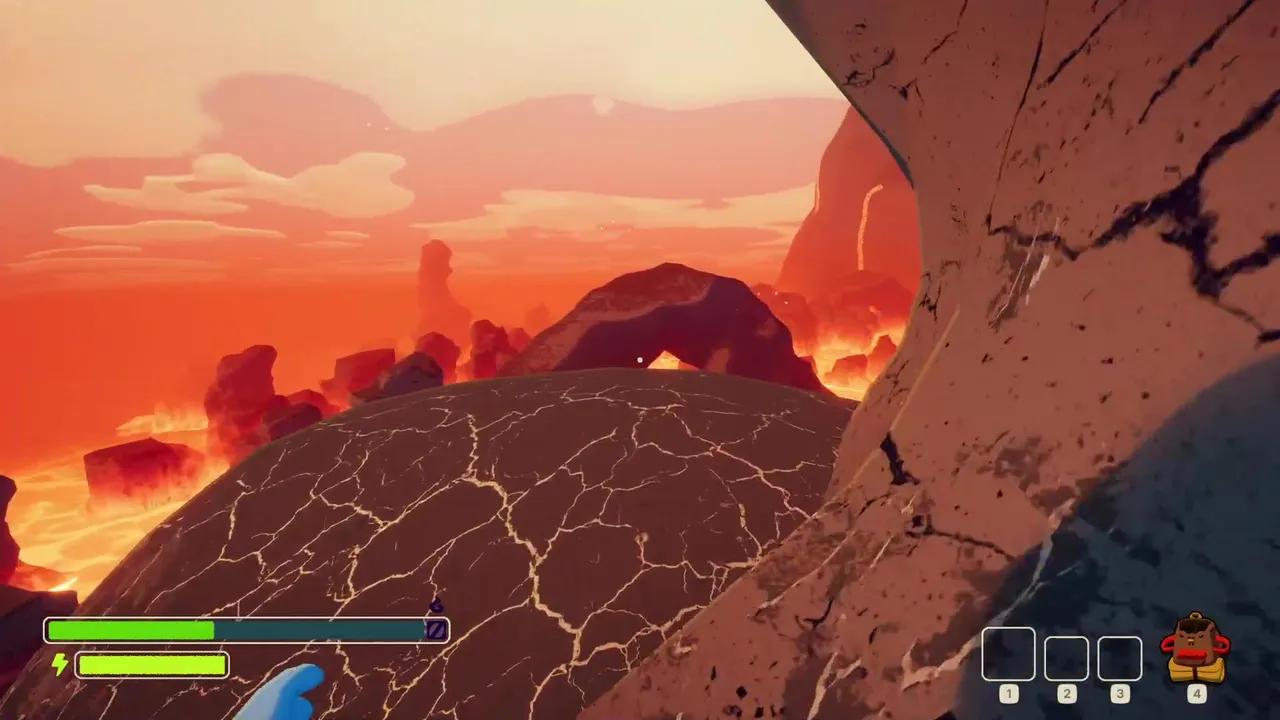The height and width of the screenshot is (720, 1280).
Task: Click the number 4 key label under the backpack
Action: [x=1196, y=693]
